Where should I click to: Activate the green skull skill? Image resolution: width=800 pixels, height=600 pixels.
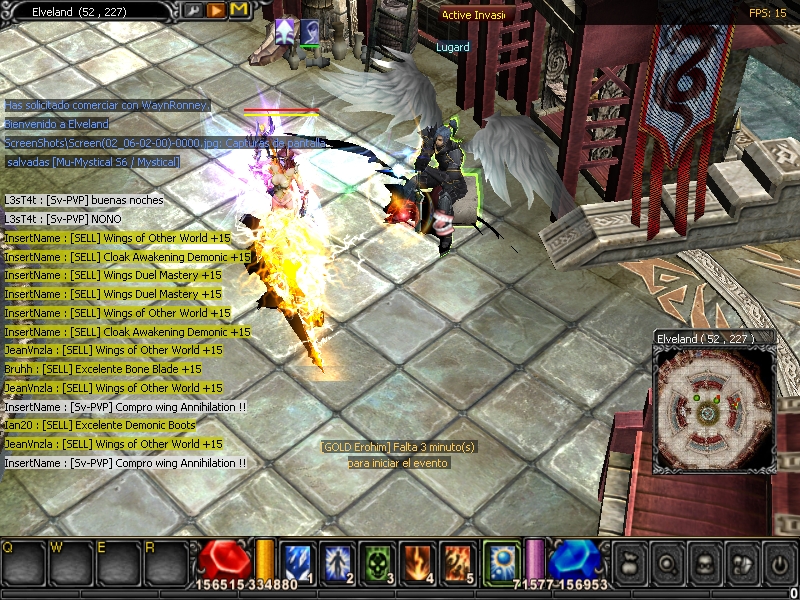point(377,561)
